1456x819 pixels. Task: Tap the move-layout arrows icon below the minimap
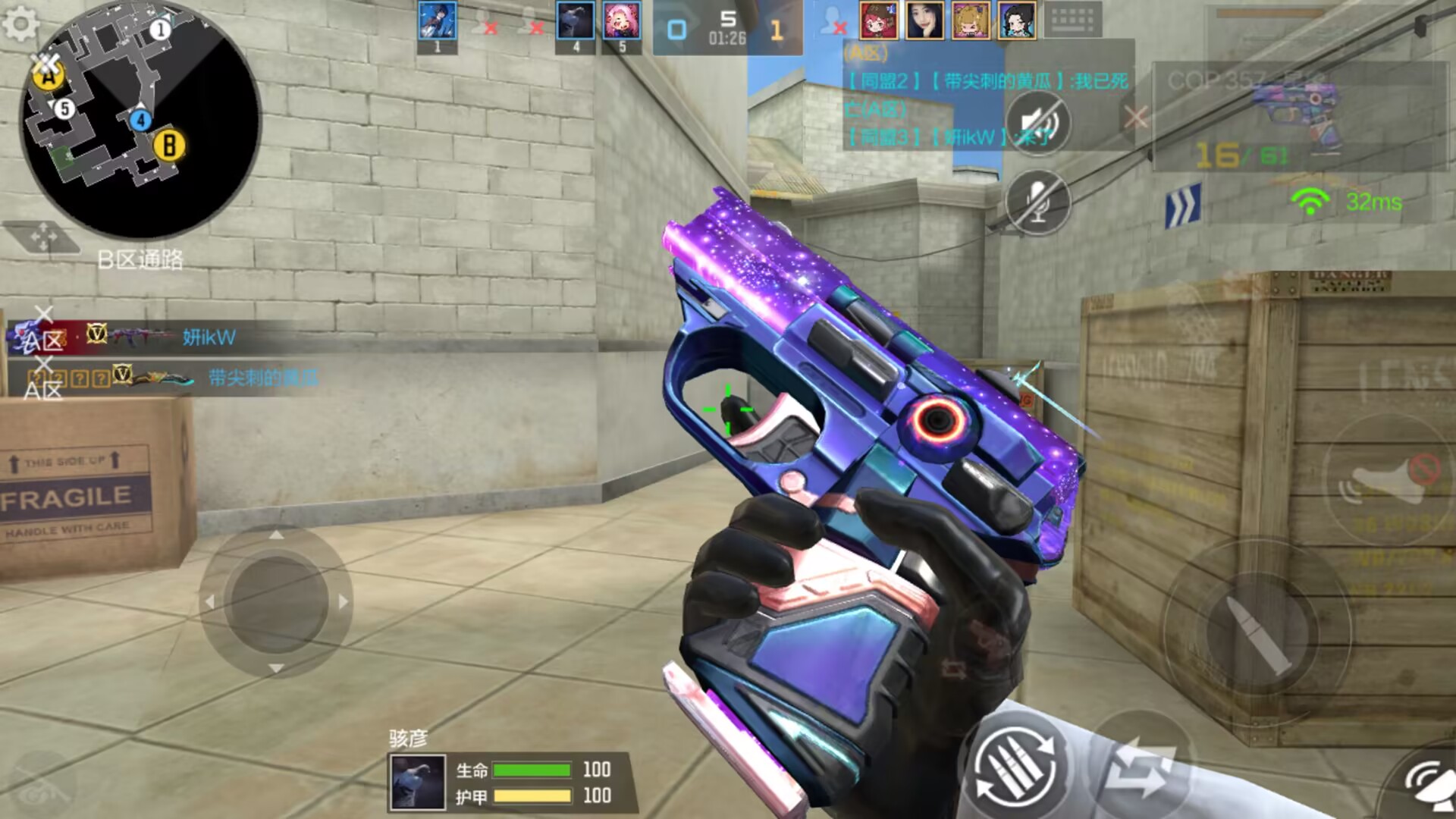pos(42,237)
